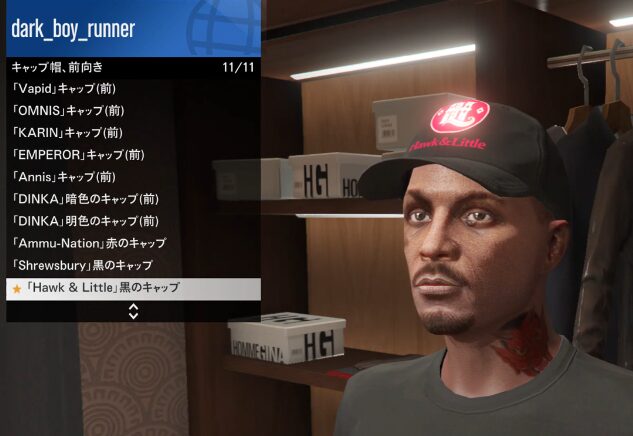Click the up/down scroll arrows below list
Screen dimensions: 633x436
pyautogui.click(x=133, y=311)
